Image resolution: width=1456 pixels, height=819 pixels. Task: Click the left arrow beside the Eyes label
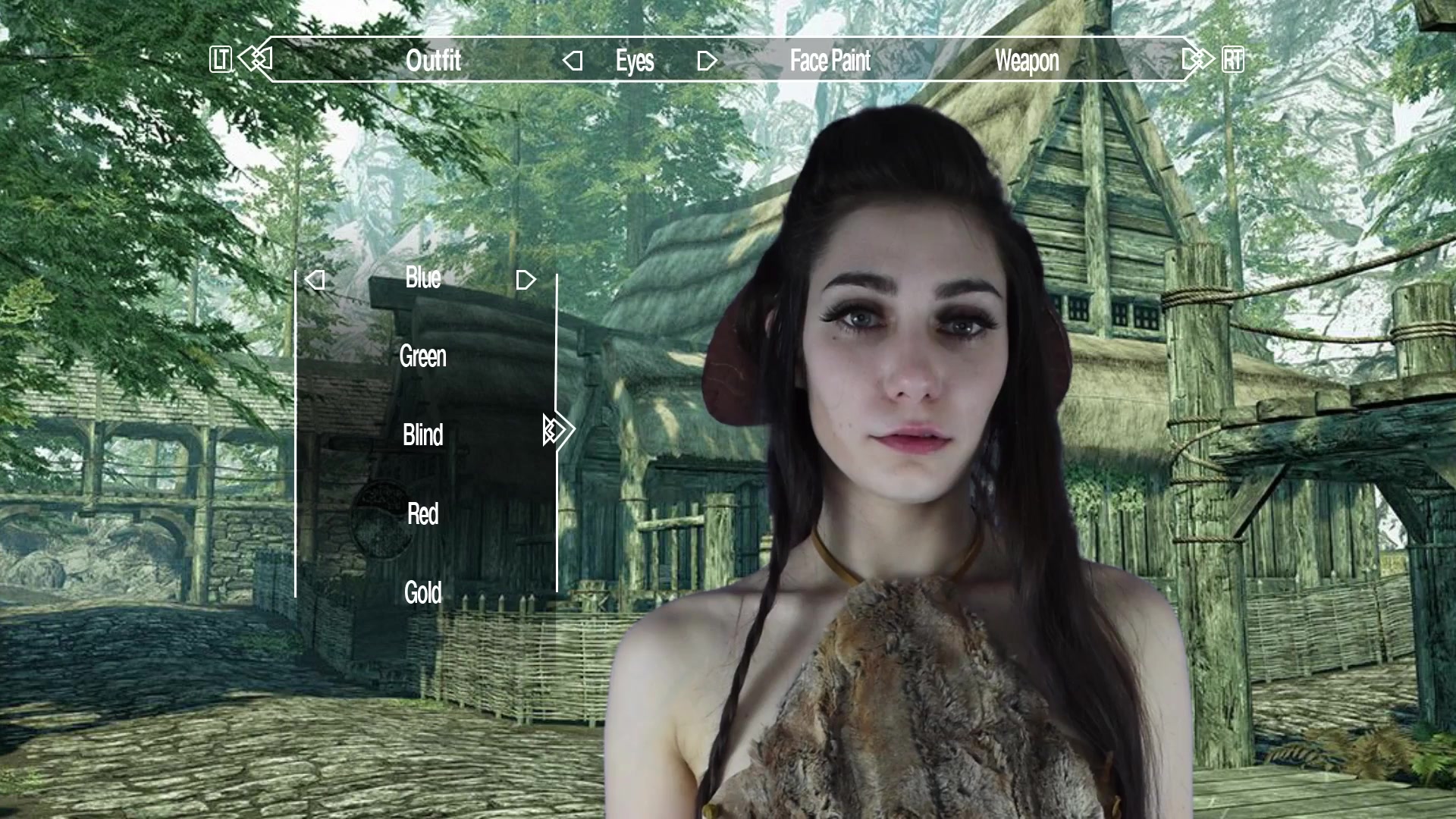click(573, 61)
